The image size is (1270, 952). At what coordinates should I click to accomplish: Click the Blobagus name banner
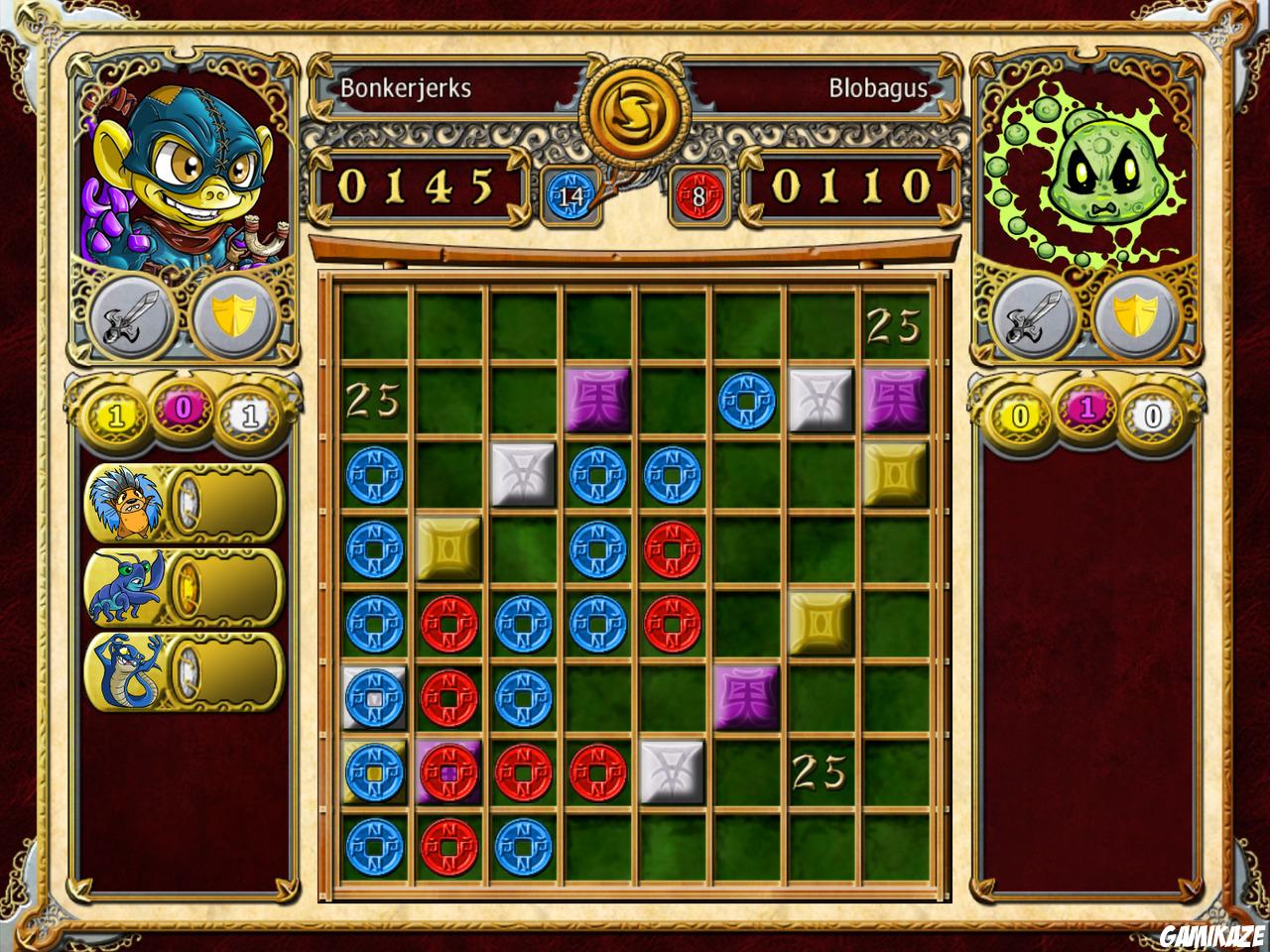pyautogui.click(x=879, y=87)
